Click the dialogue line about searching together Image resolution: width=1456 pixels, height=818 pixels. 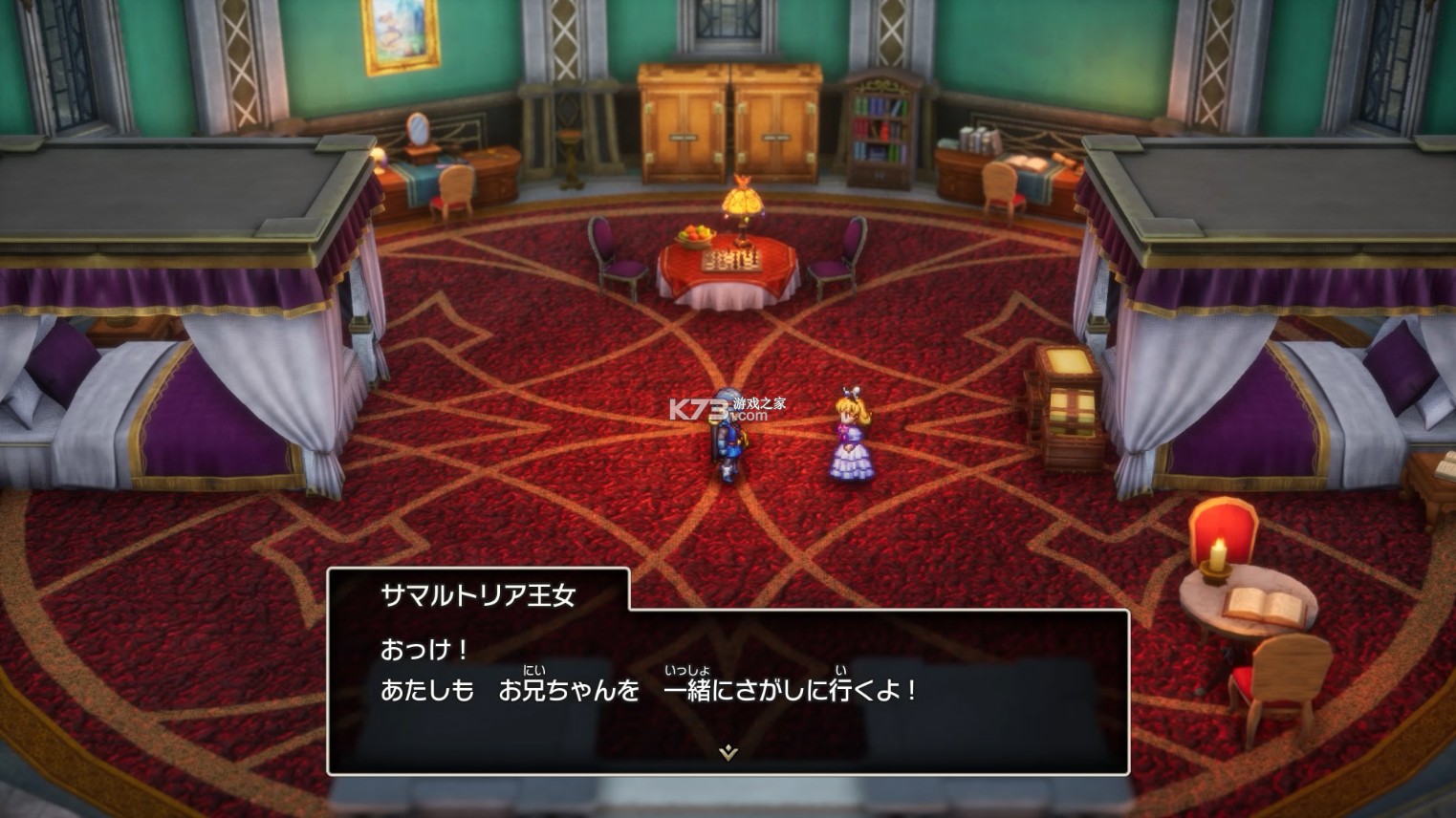tap(650, 691)
